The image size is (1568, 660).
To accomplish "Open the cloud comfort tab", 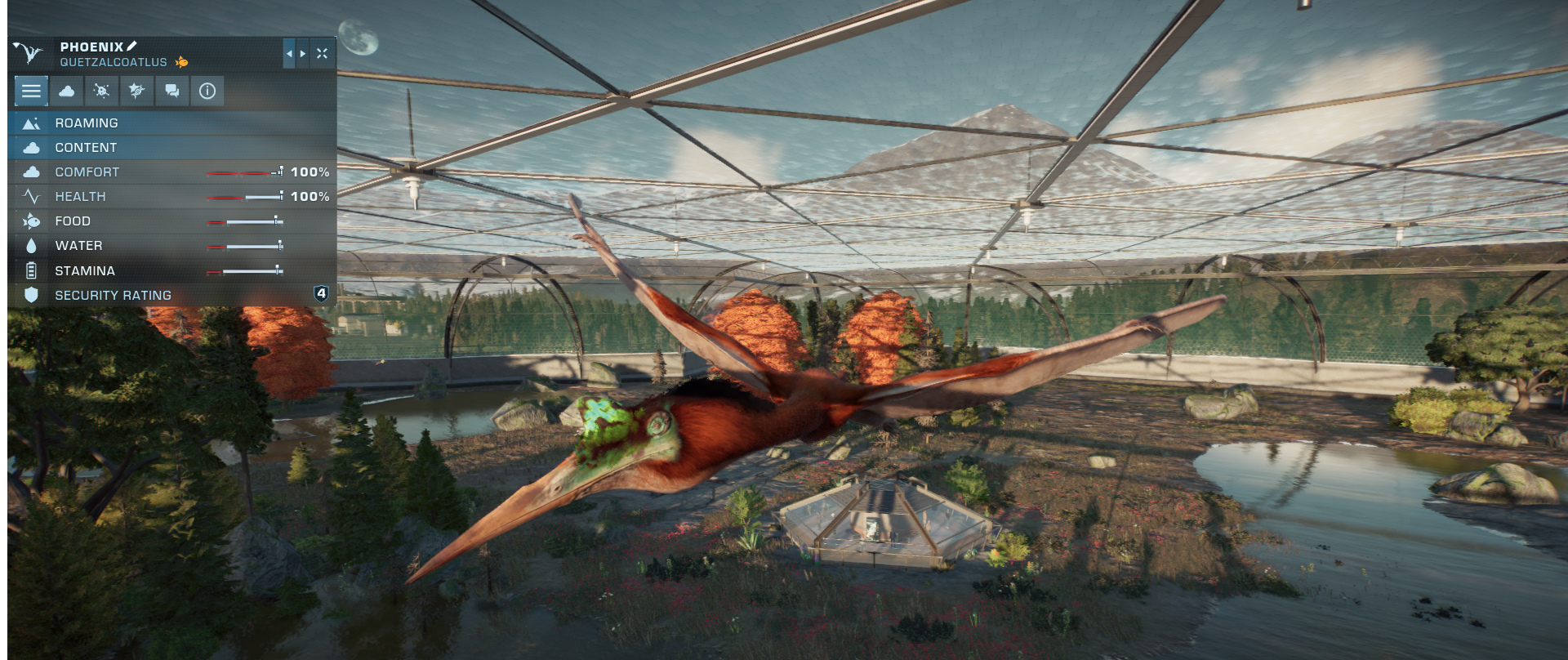I will click(x=67, y=91).
